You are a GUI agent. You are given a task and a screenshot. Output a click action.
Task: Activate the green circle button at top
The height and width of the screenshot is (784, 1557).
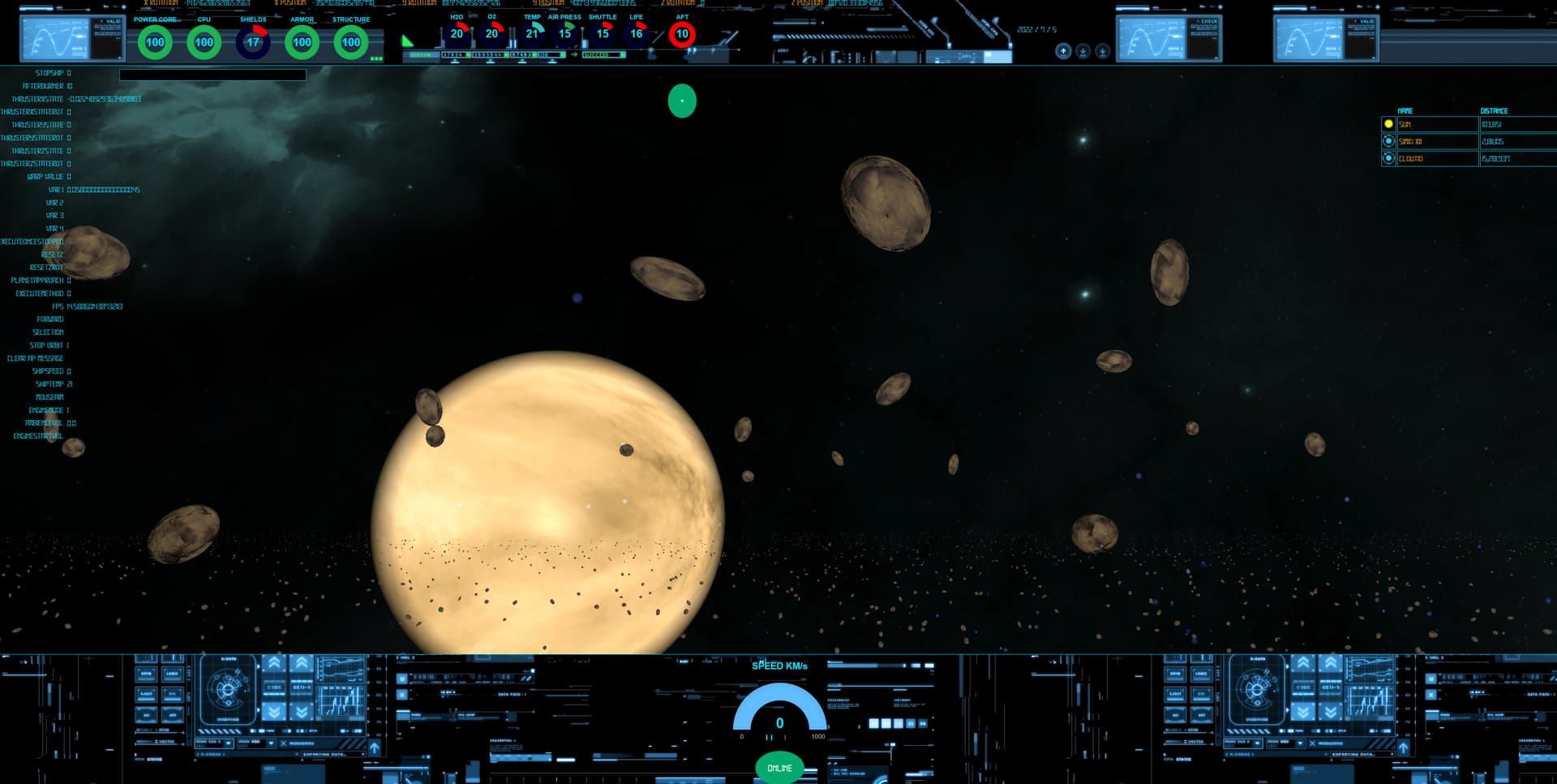tap(682, 101)
